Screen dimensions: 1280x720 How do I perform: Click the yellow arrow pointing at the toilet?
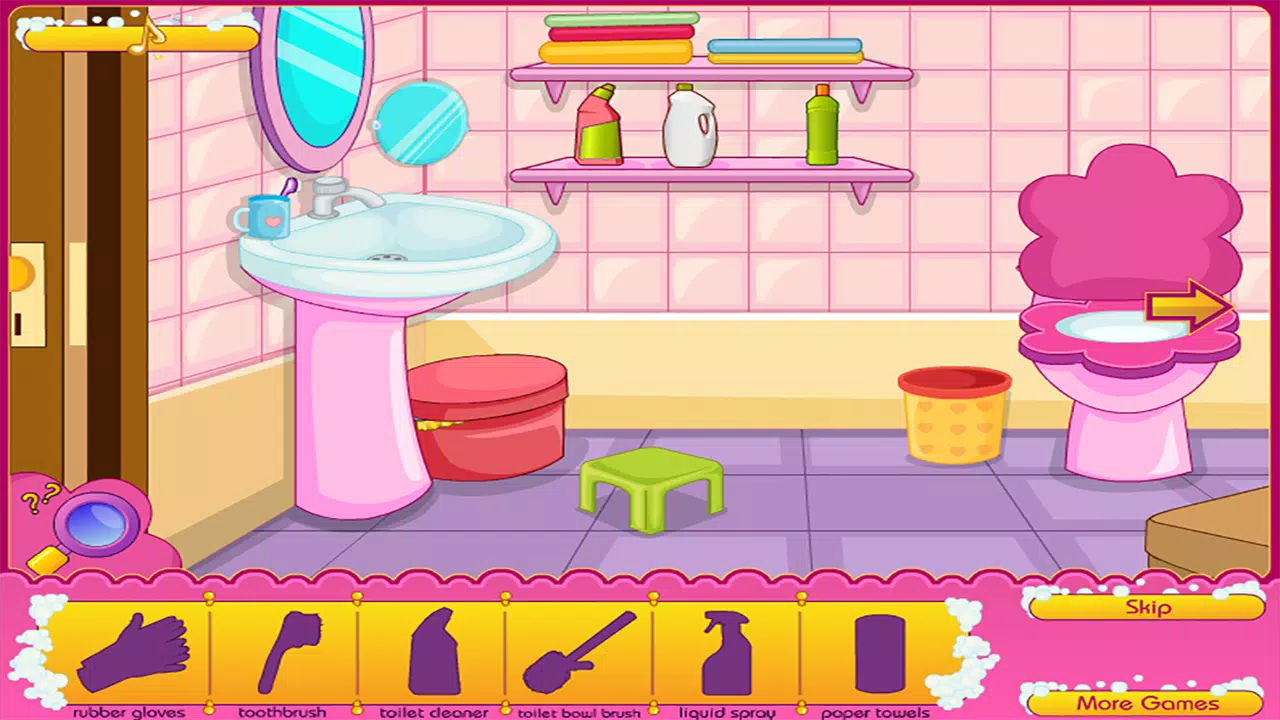(x=1185, y=308)
